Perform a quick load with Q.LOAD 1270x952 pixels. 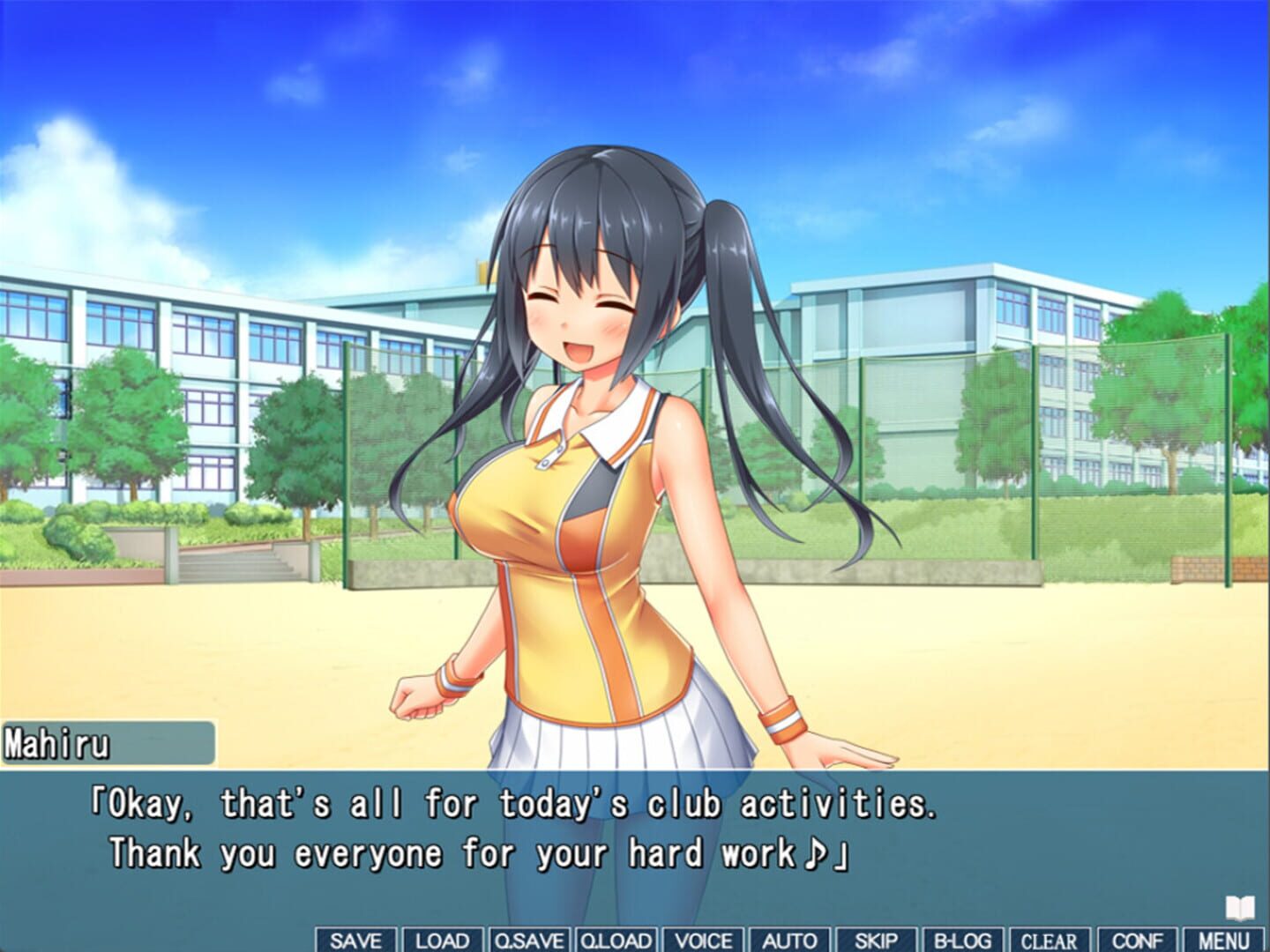(x=615, y=941)
